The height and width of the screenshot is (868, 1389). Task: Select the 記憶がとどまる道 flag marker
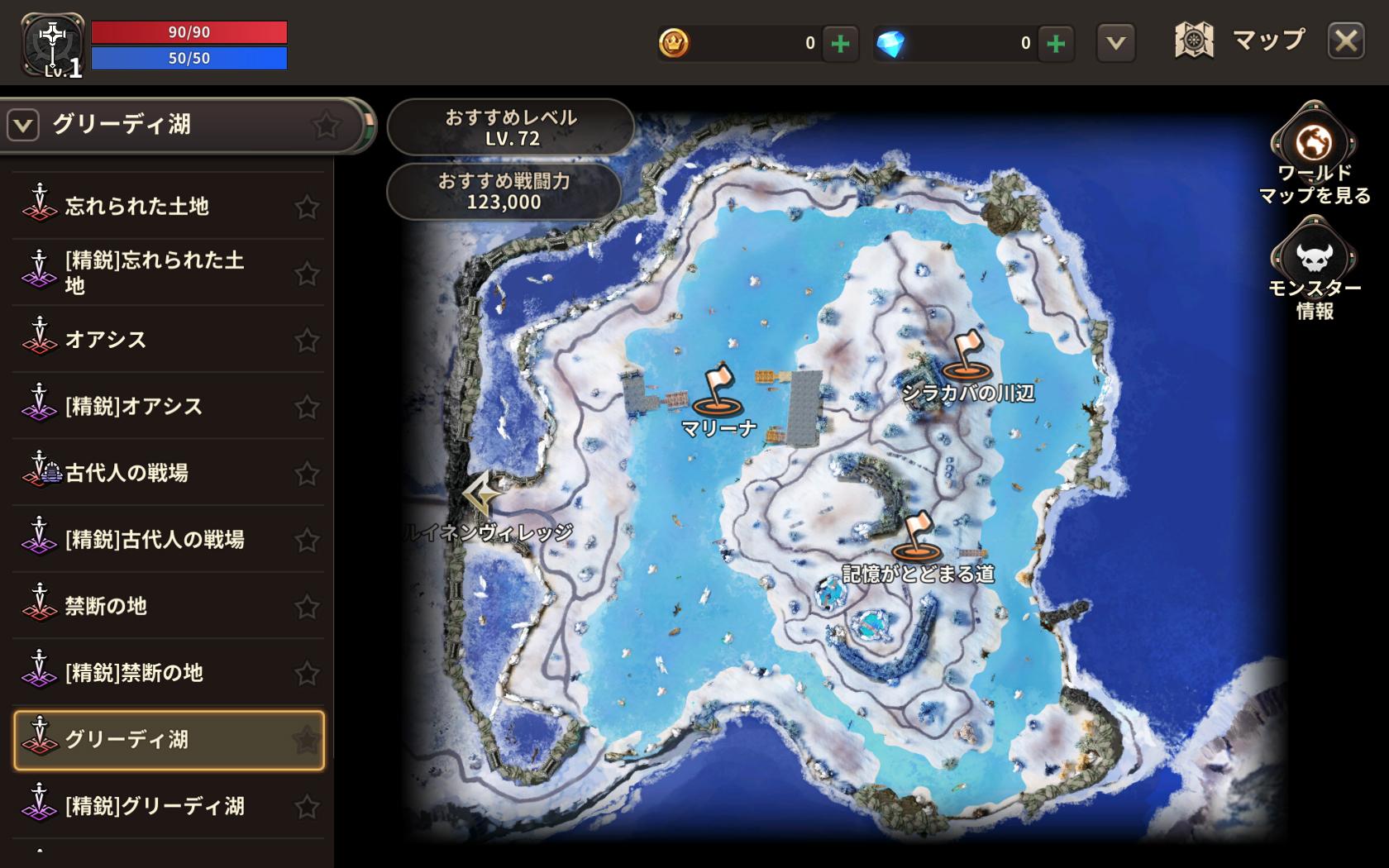(x=916, y=537)
